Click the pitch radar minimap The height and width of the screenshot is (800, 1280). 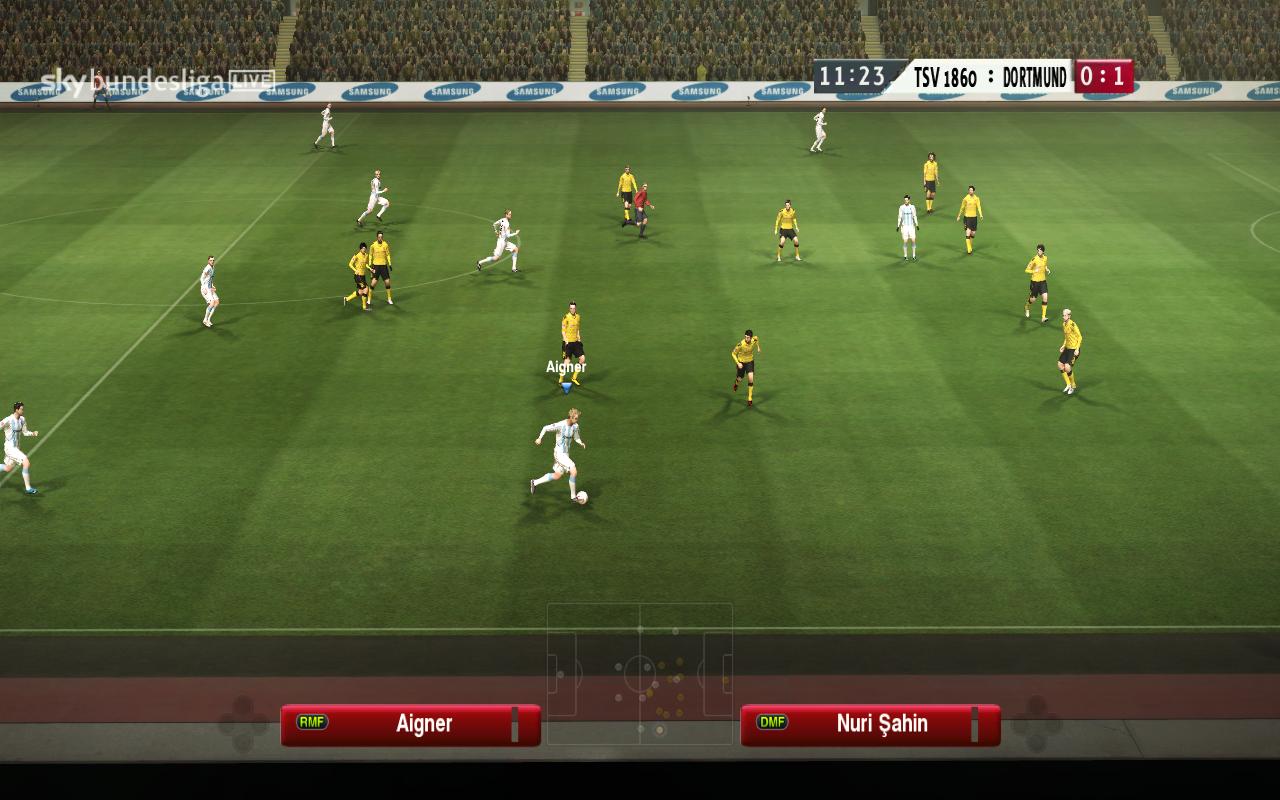coord(640,673)
